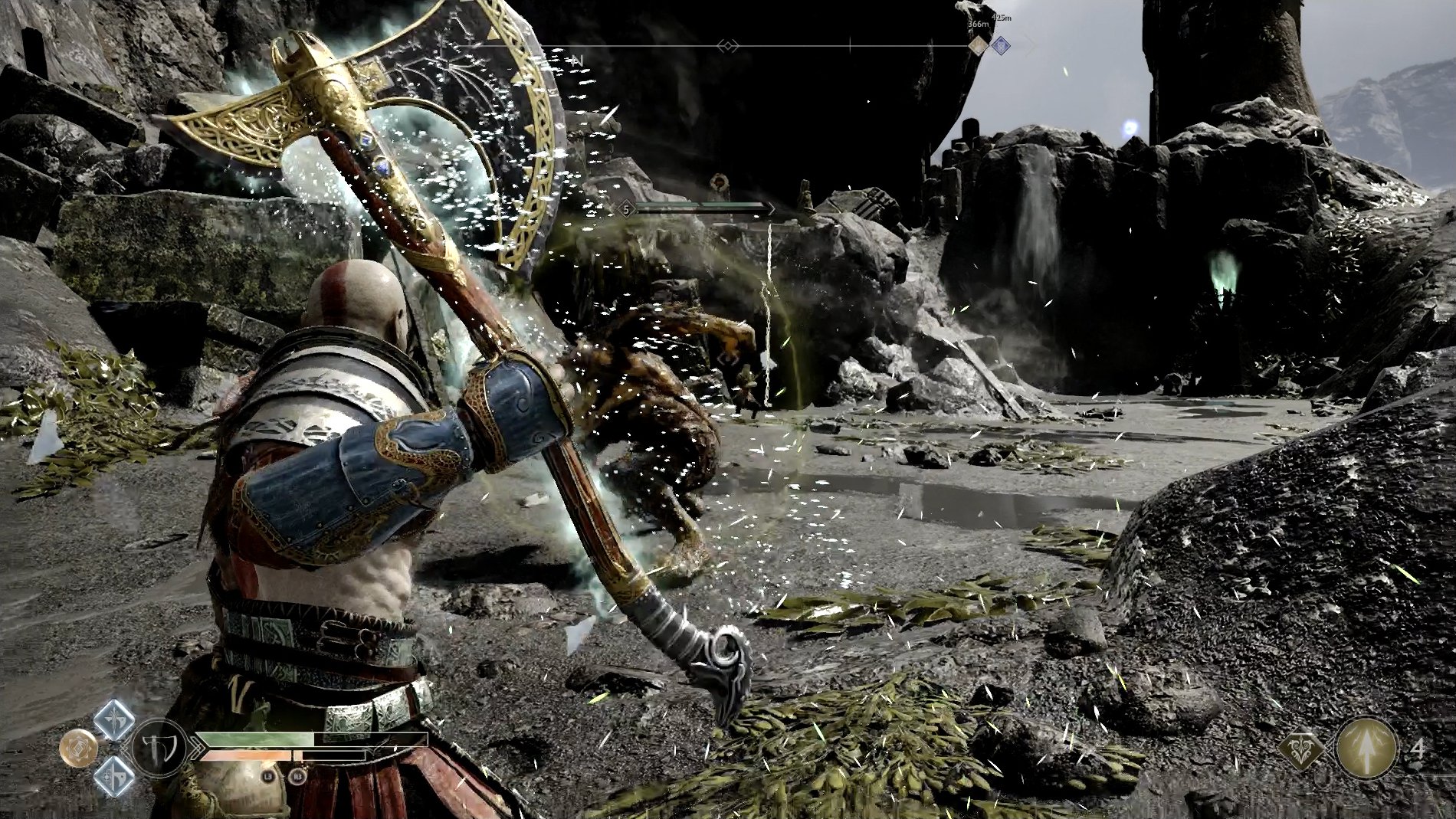The width and height of the screenshot is (1456, 819).
Task: Select the Leviathan Axe weapon icon
Action: (160, 746)
